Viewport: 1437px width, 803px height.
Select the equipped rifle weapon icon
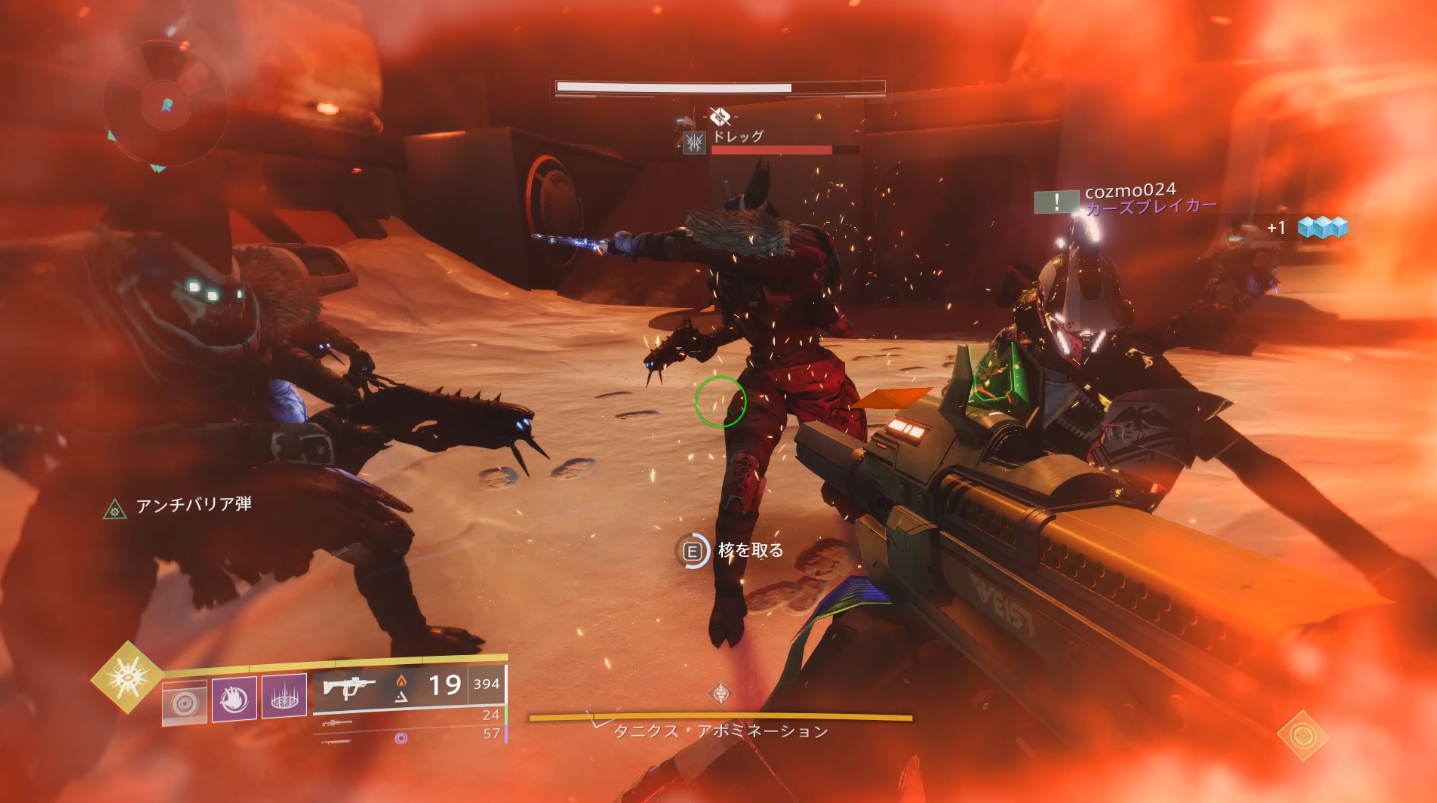point(344,687)
